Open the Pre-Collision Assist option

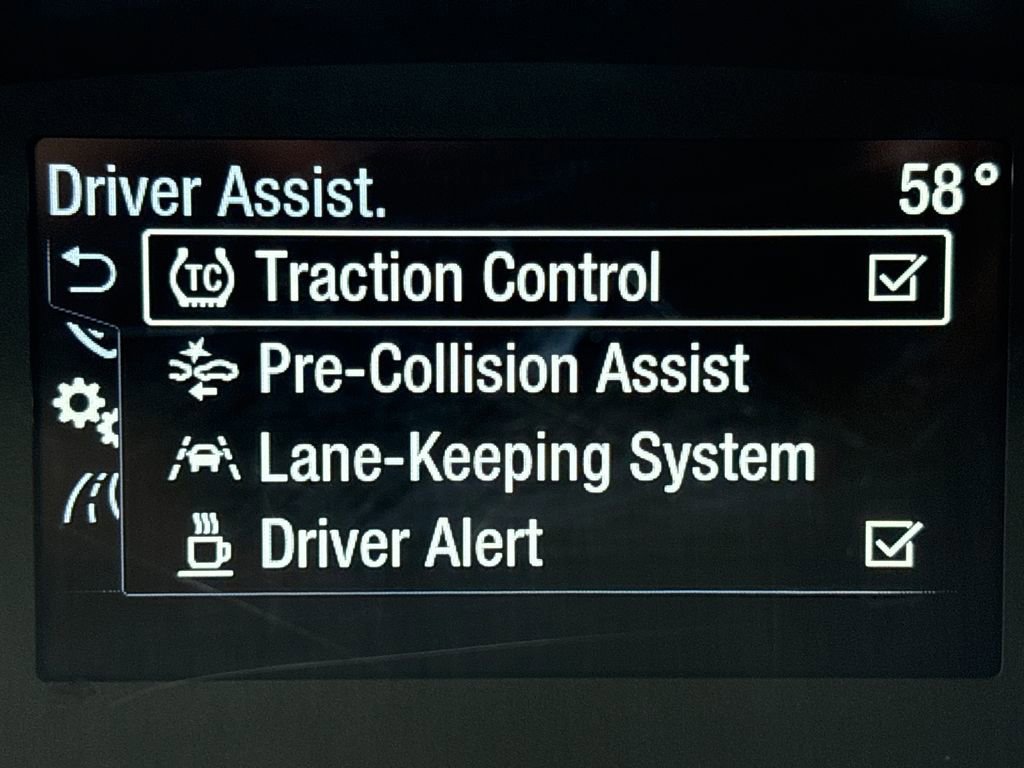[x=503, y=369]
